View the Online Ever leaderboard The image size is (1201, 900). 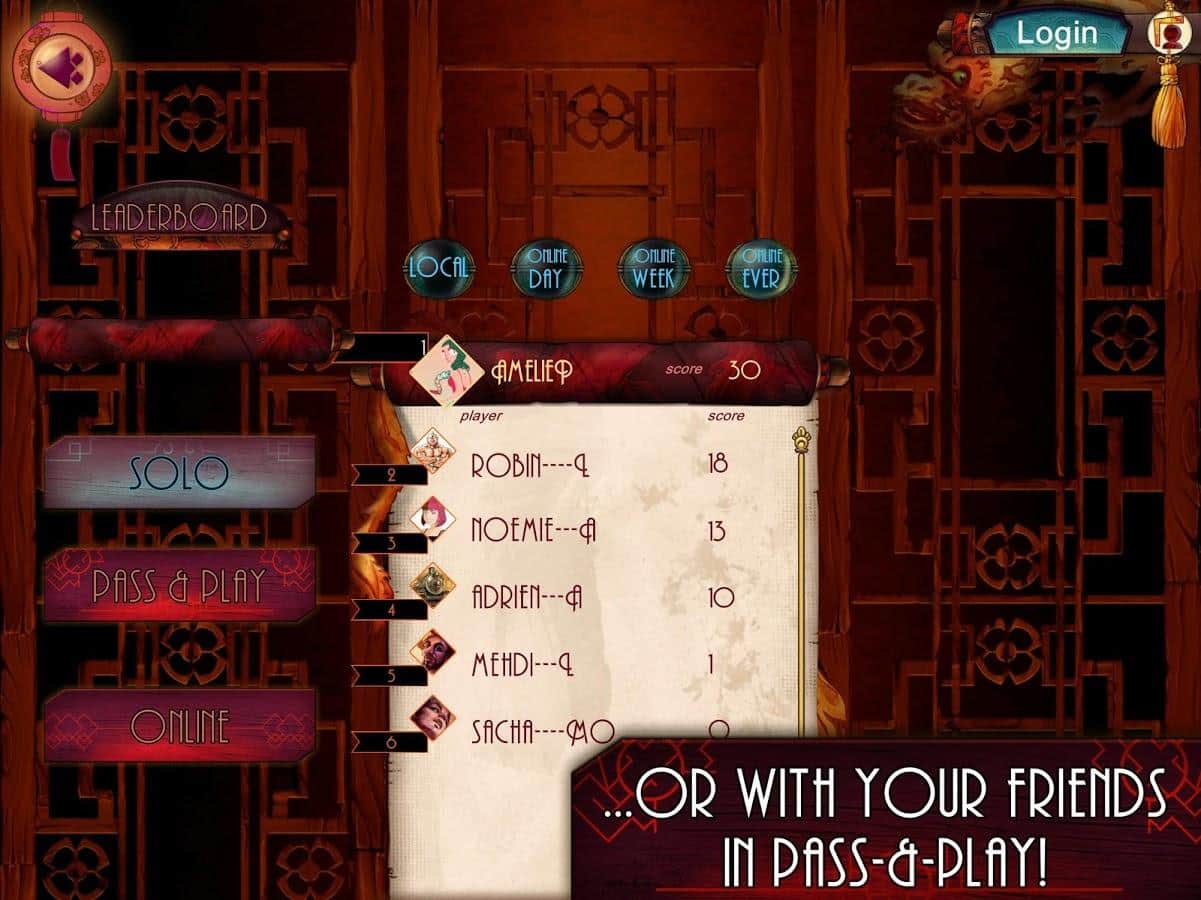coord(761,268)
